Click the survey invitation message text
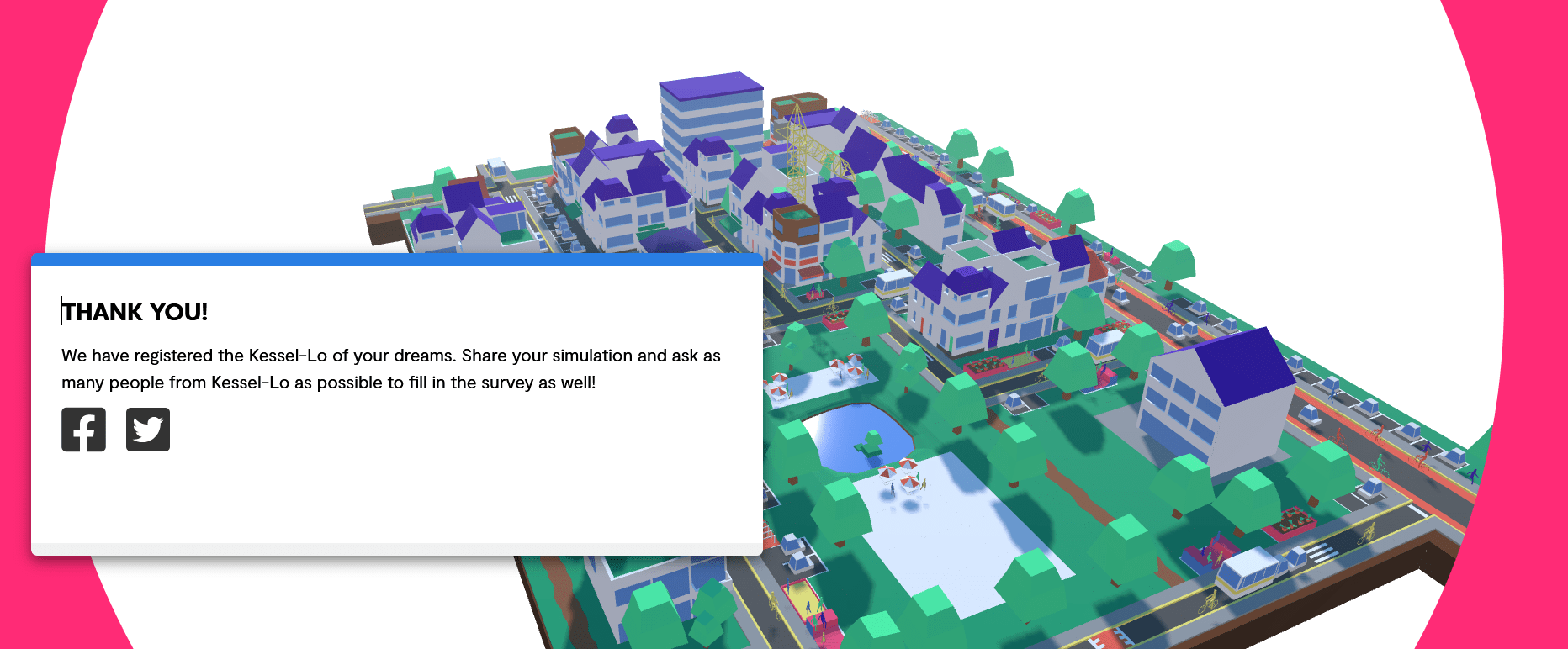 coord(390,368)
